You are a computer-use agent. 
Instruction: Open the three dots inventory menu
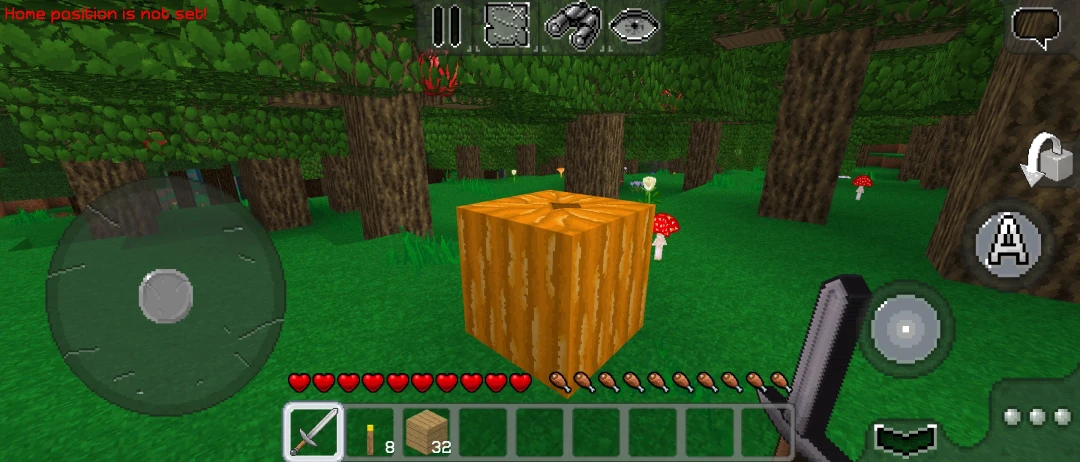tap(1036, 415)
